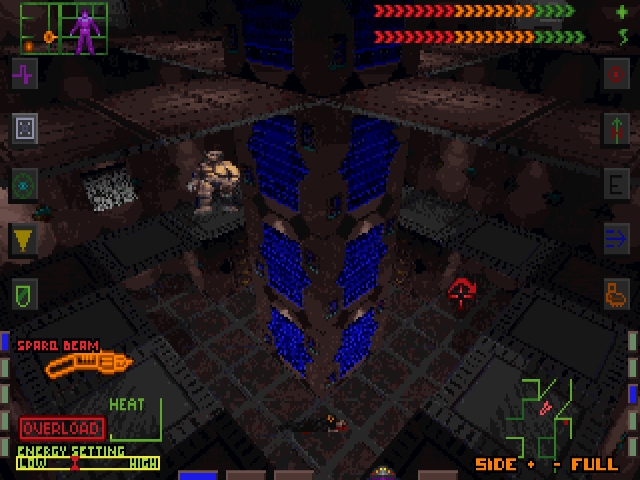Switch the automap to FULL view
The height and width of the screenshot is (480, 640).
pyautogui.click(x=594, y=465)
